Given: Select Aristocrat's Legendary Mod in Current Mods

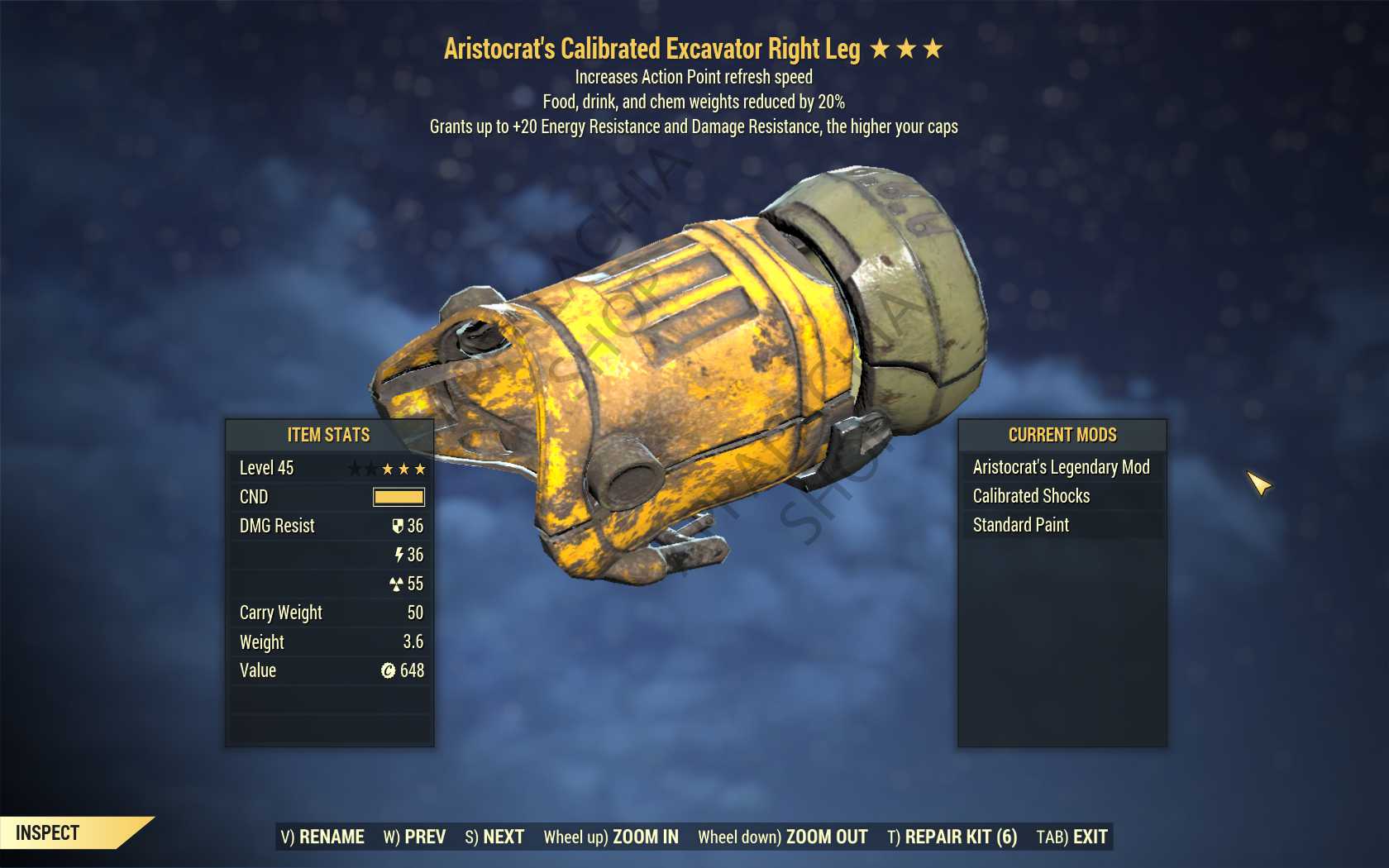Looking at the screenshot, I should click(x=1061, y=467).
